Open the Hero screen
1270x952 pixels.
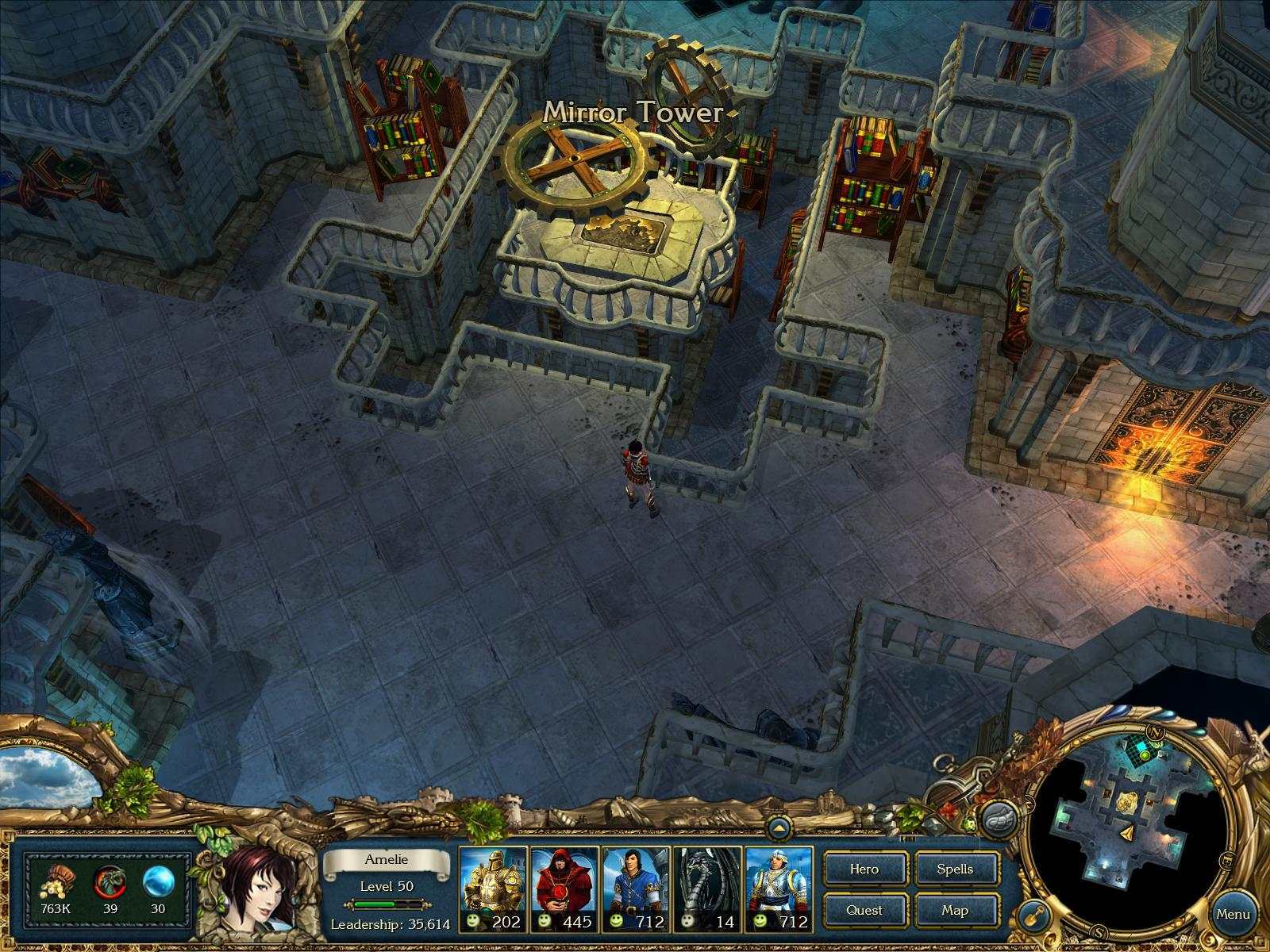point(865,869)
